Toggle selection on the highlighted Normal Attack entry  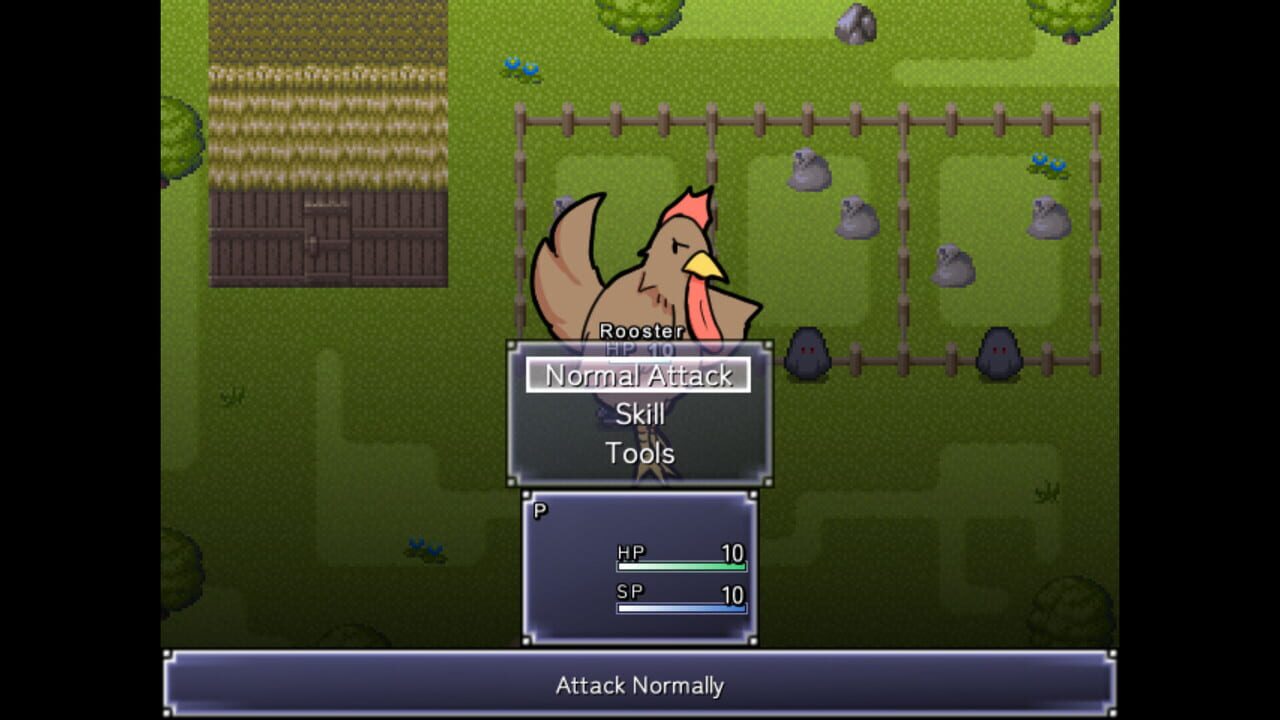click(639, 377)
